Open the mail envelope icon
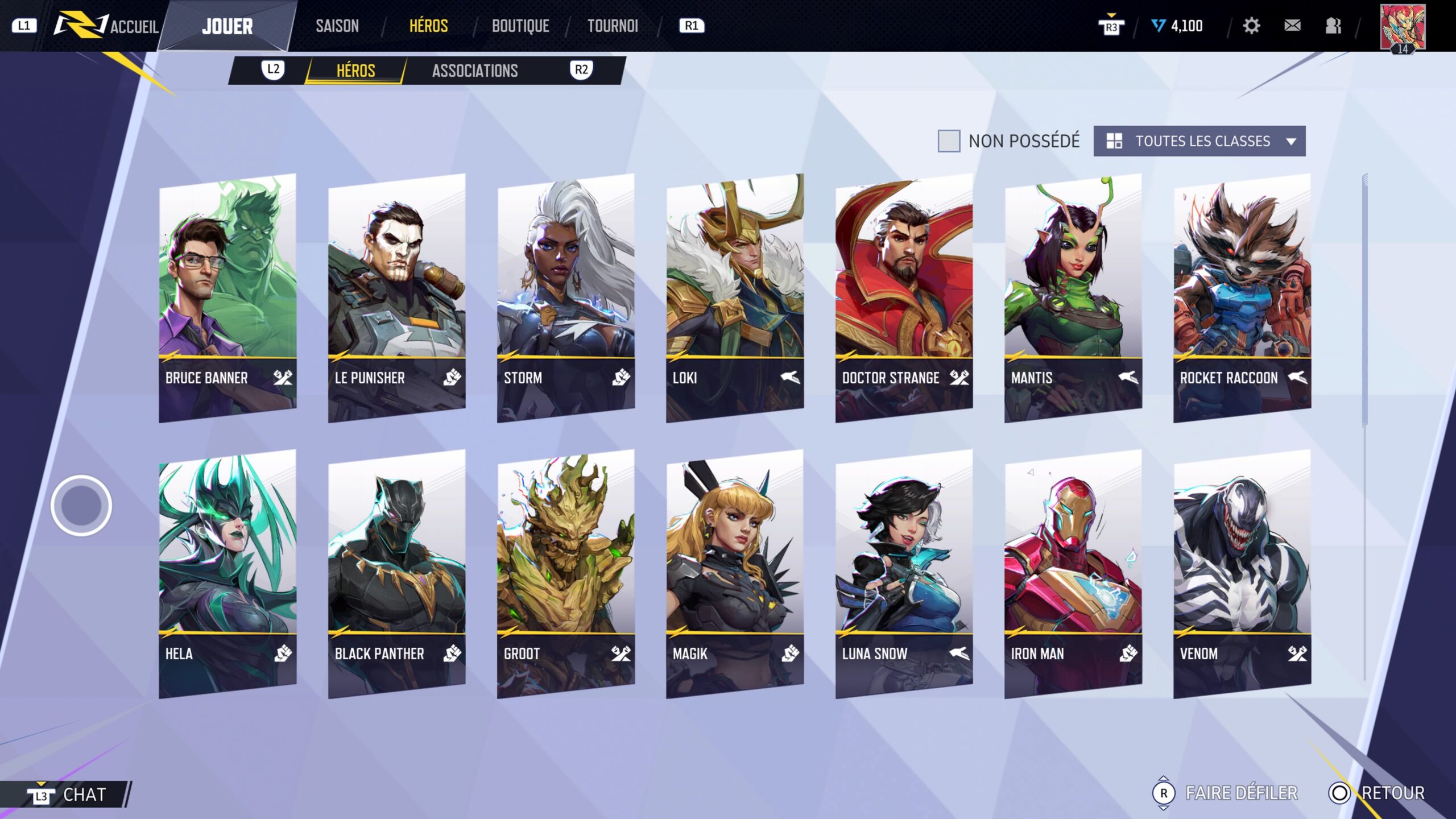 [x=1292, y=26]
